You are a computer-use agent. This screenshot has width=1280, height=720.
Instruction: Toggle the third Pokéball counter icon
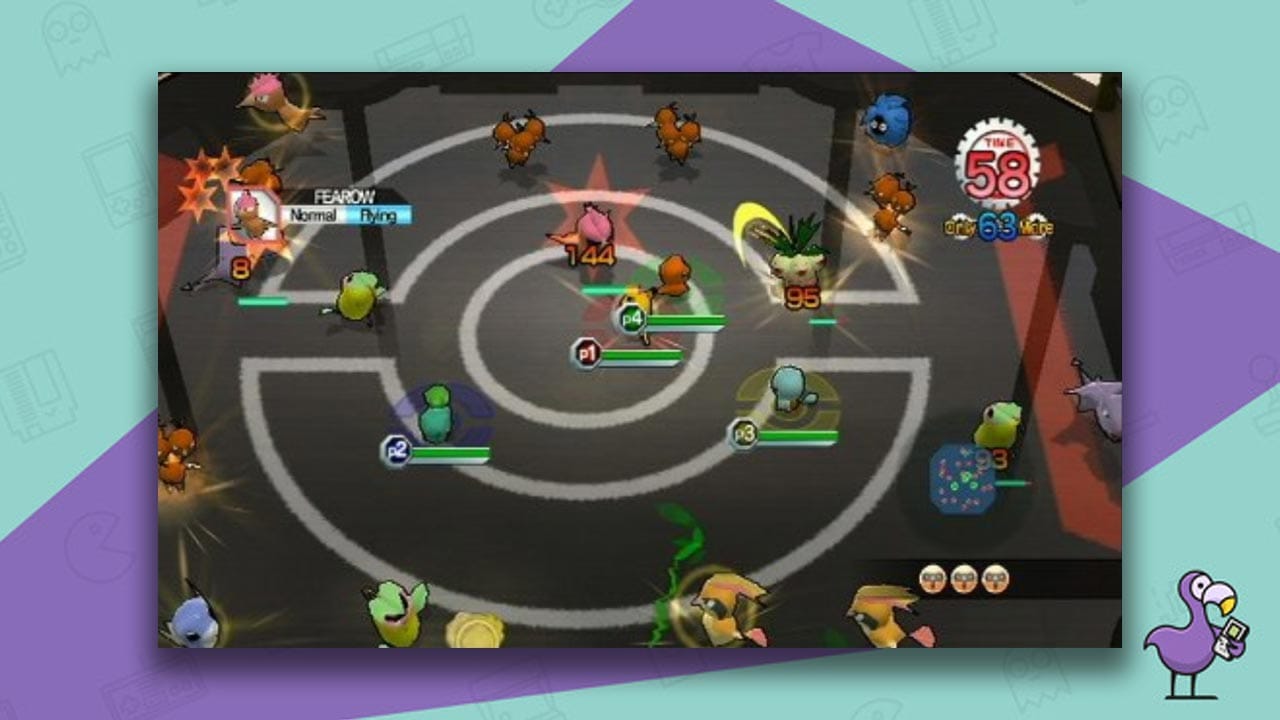tap(996, 579)
